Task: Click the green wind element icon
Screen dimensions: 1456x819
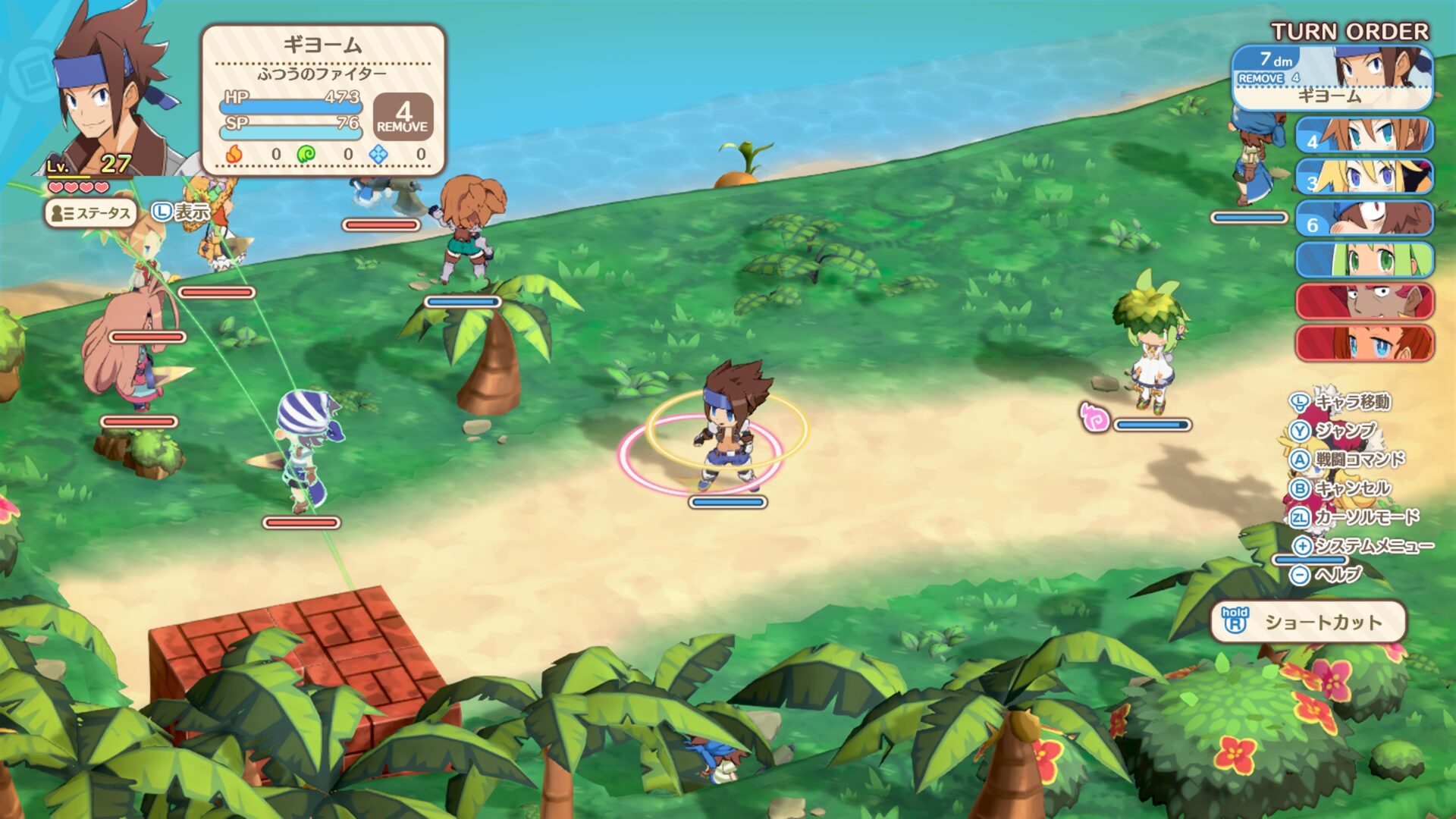Action: [x=305, y=155]
